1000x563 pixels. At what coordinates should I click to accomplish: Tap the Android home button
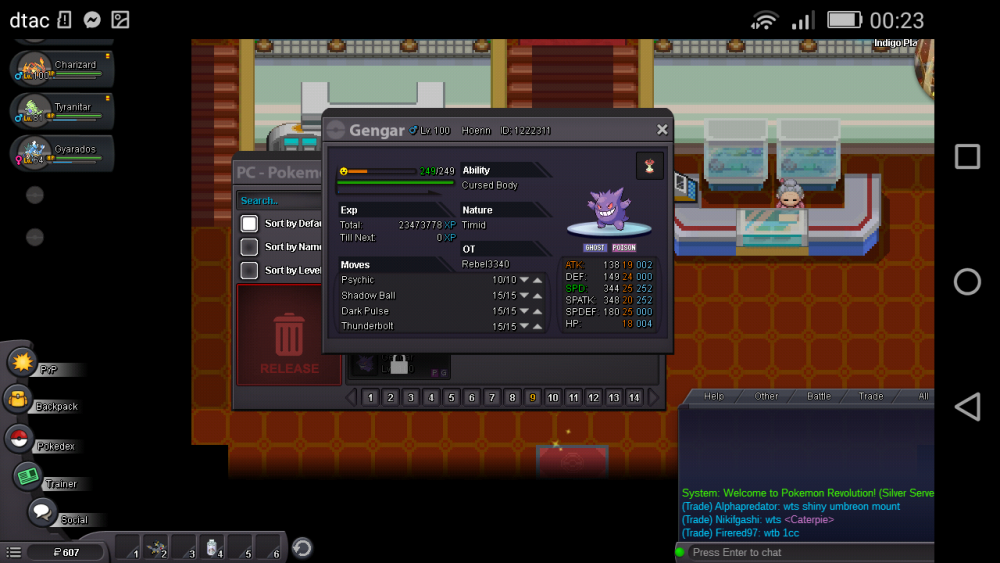coord(967,282)
